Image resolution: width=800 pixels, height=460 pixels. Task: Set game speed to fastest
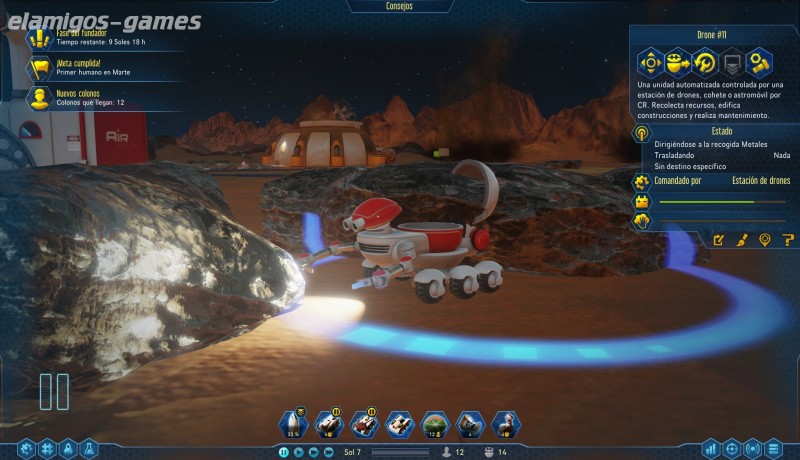[x=329, y=452]
